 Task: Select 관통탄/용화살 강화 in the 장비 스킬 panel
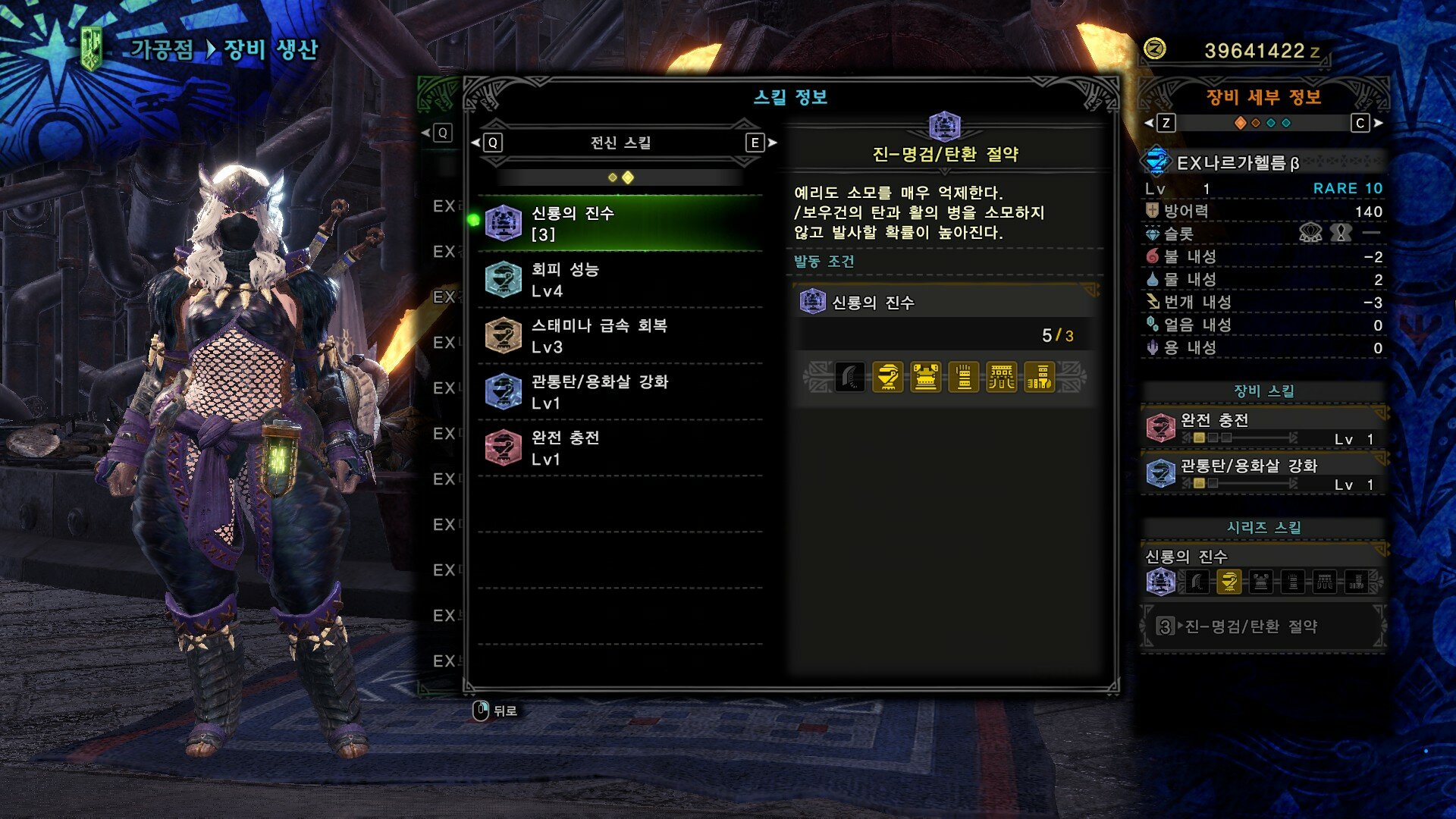tap(1263, 474)
